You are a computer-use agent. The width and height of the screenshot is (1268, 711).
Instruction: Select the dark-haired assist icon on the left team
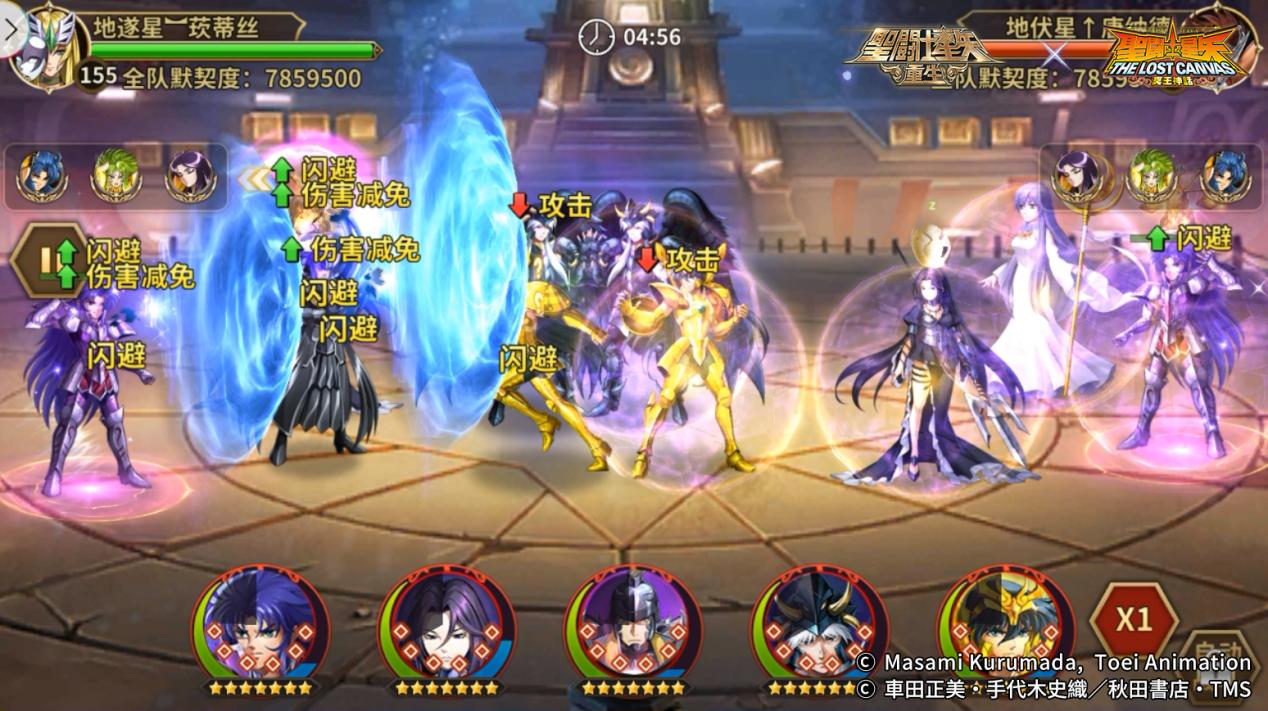(189, 176)
